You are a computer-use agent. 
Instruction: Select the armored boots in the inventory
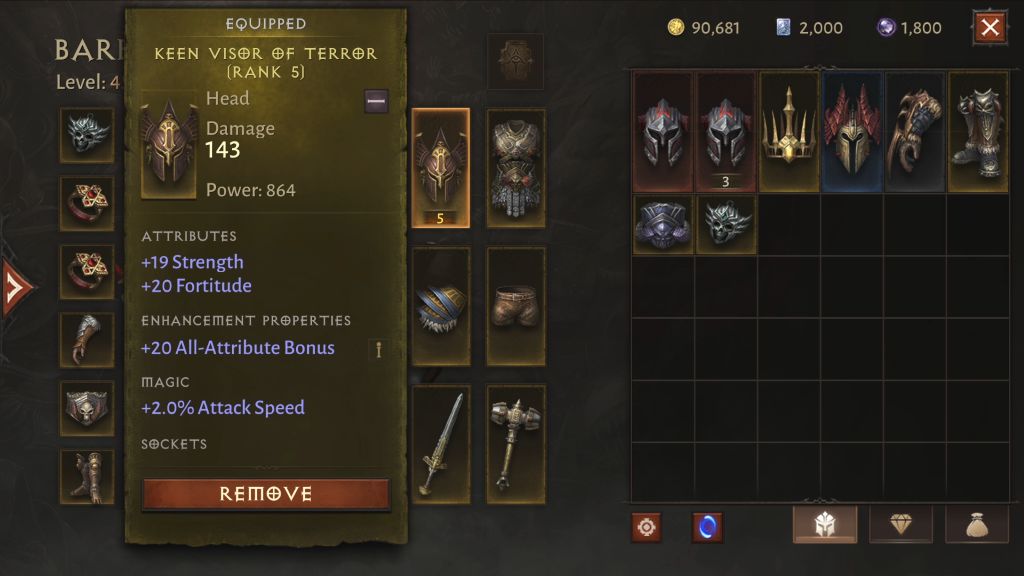(978, 132)
